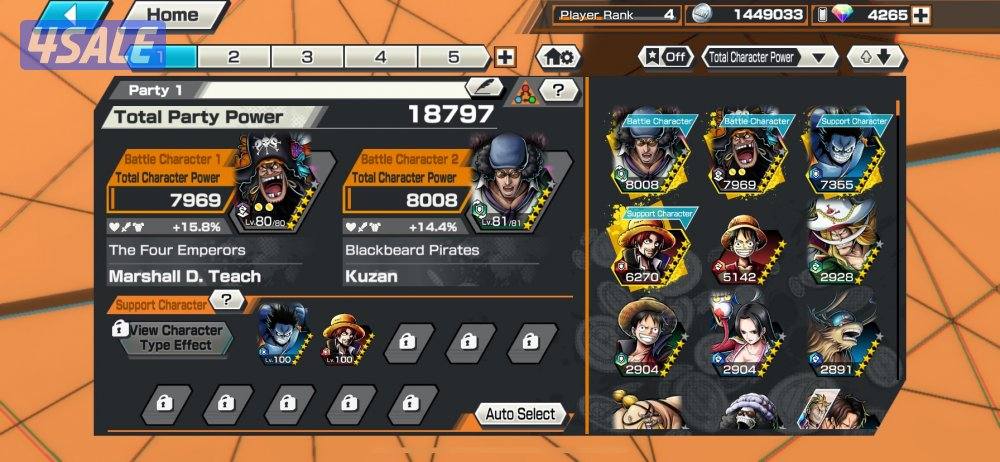Toggle the favorites Off filter
The height and width of the screenshot is (462, 1000).
(x=666, y=57)
